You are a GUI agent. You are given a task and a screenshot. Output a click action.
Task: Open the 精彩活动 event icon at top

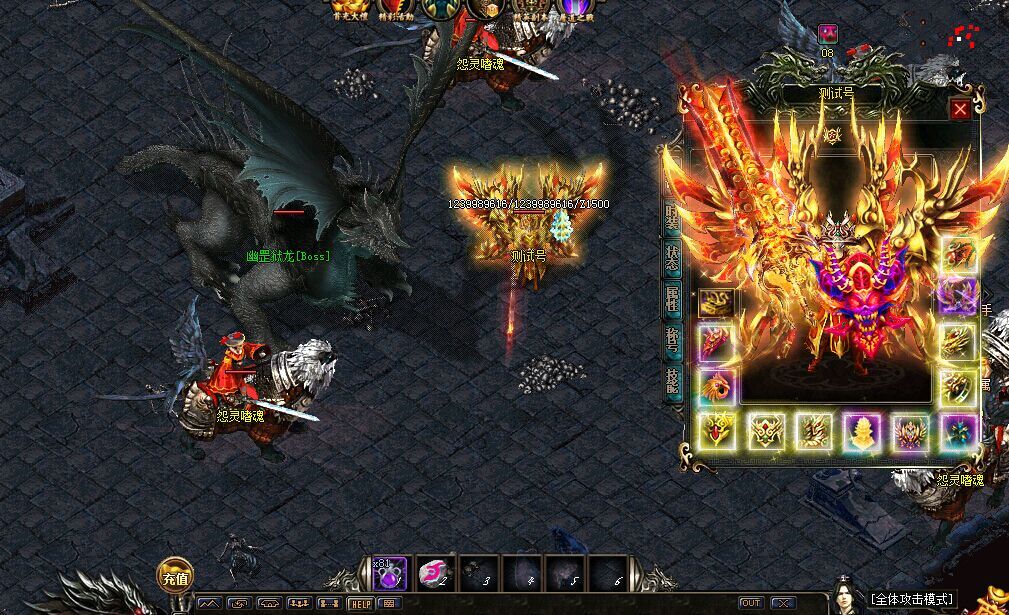click(x=396, y=10)
